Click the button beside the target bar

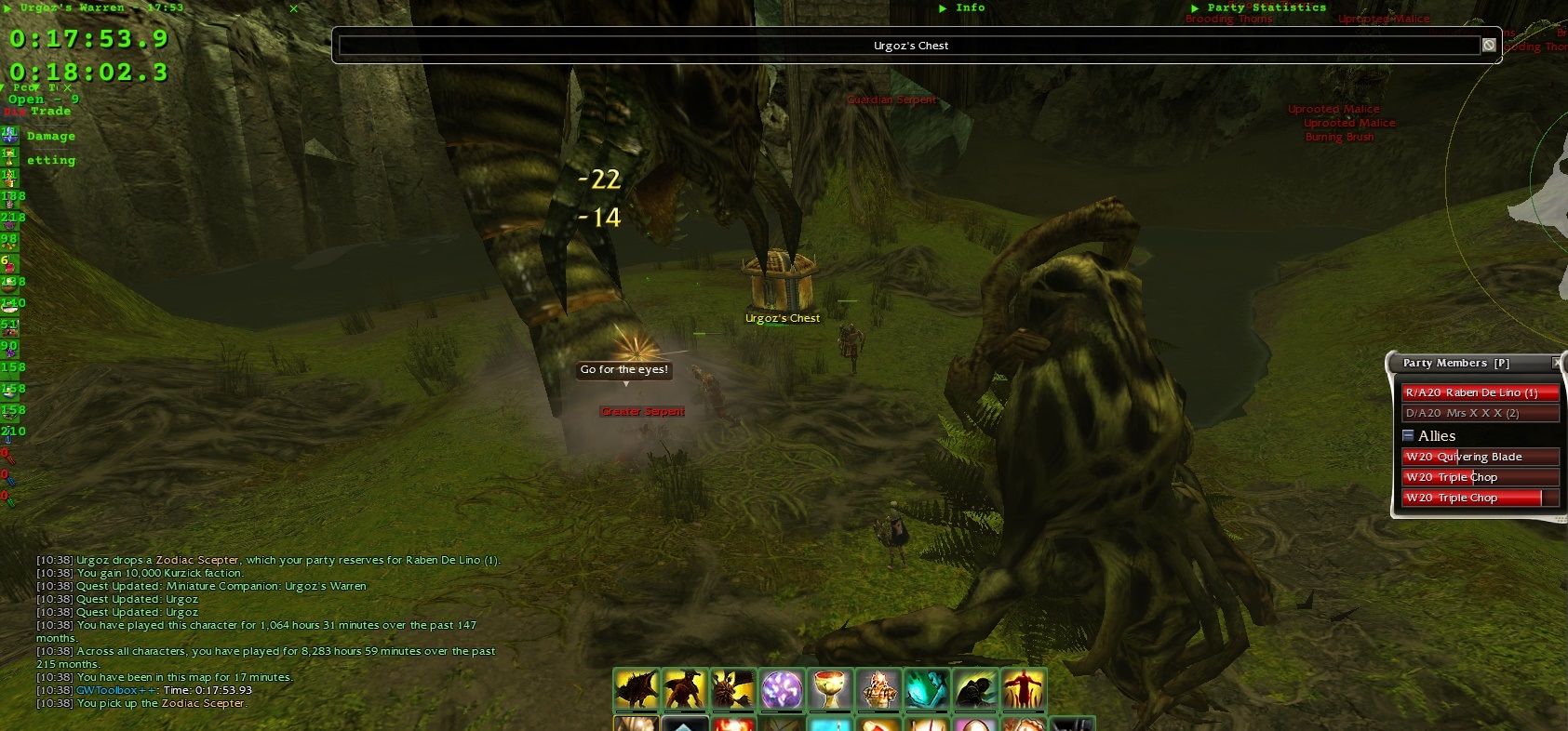pyautogui.click(x=1489, y=46)
